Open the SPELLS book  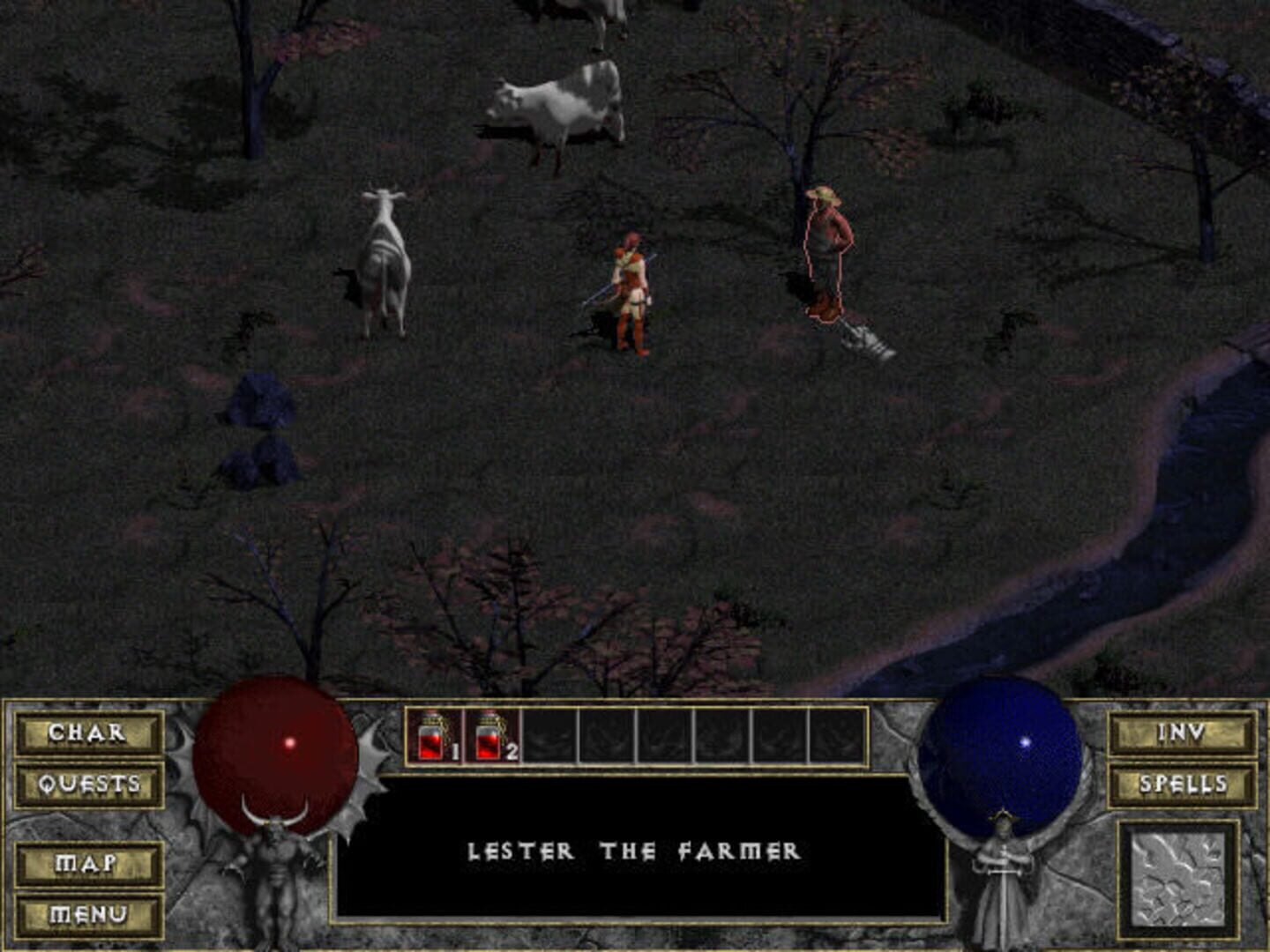pos(1182,783)
